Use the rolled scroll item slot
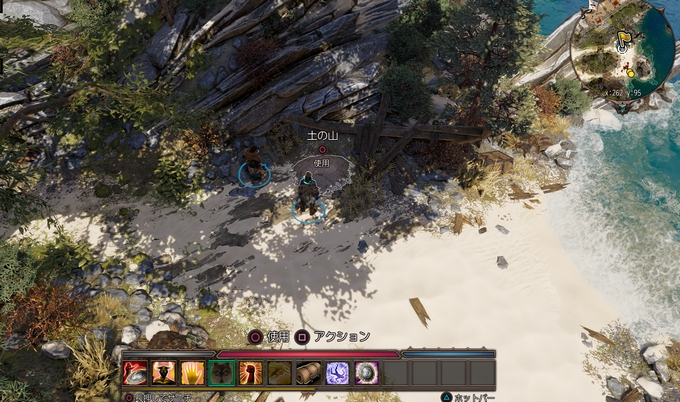This screenshot has height=402, width=680. click(x=309, y=373)
